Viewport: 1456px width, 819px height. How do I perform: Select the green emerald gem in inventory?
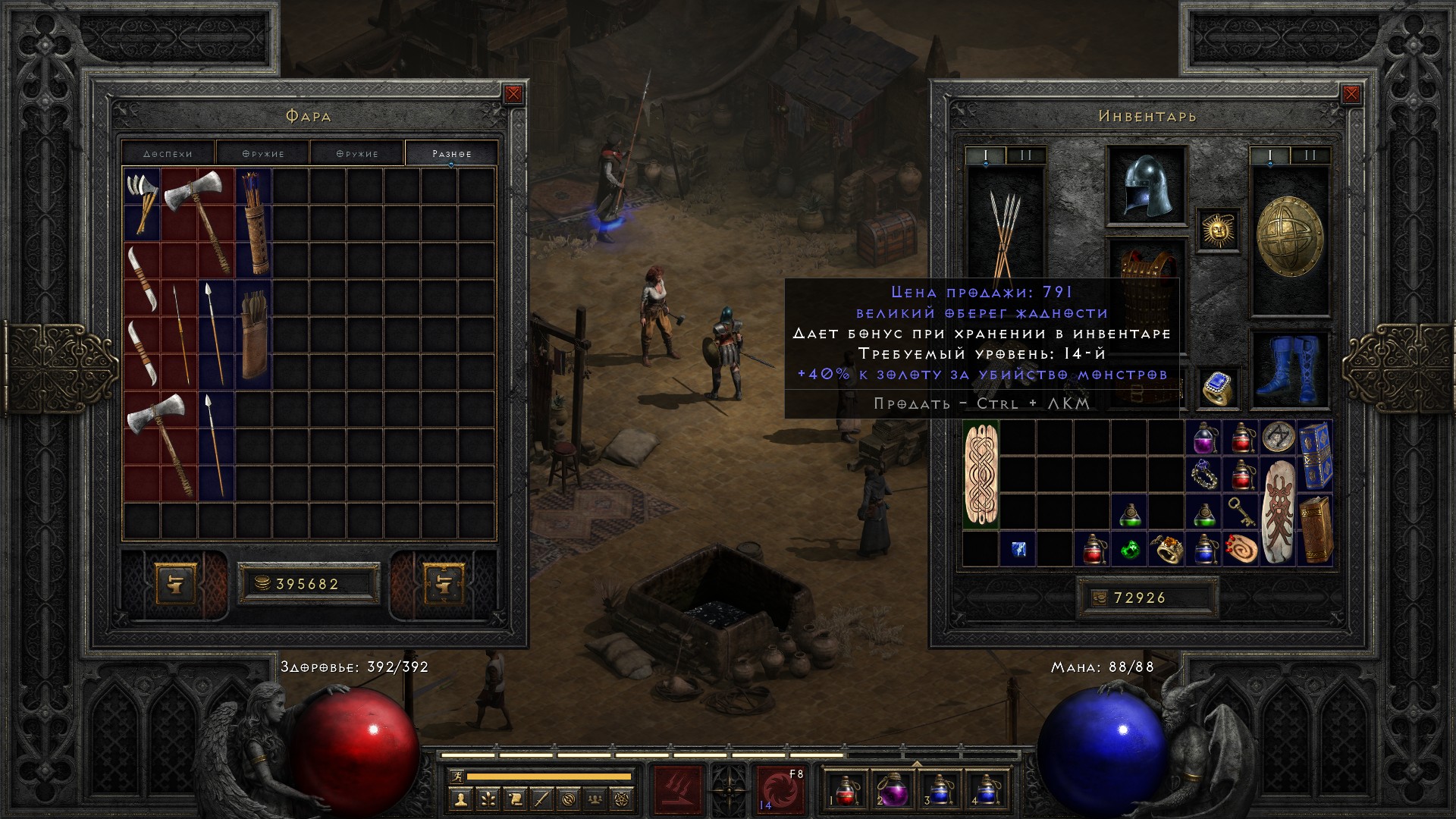1131,549
